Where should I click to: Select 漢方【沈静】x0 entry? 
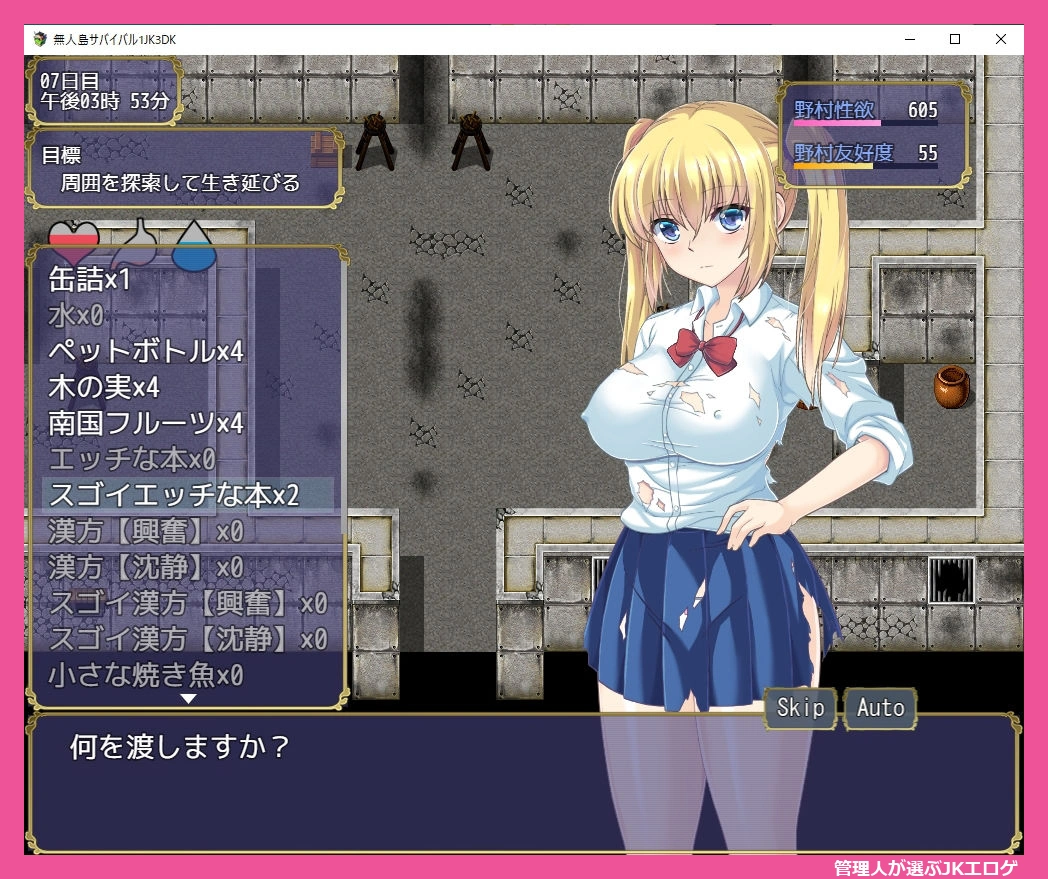pos(146,567)
